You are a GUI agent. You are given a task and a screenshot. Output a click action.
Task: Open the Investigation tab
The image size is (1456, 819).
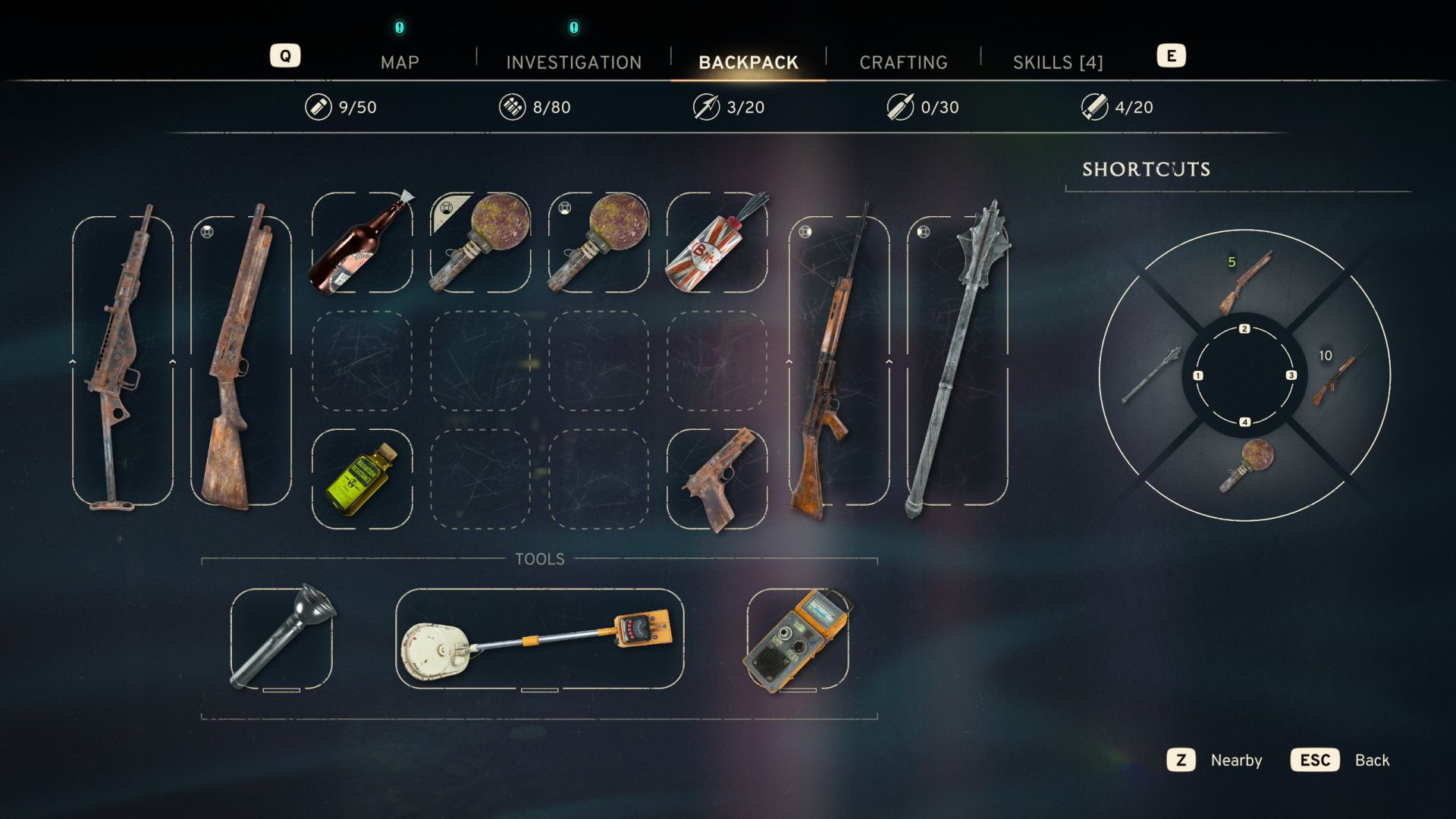click(x=573, y=62)
